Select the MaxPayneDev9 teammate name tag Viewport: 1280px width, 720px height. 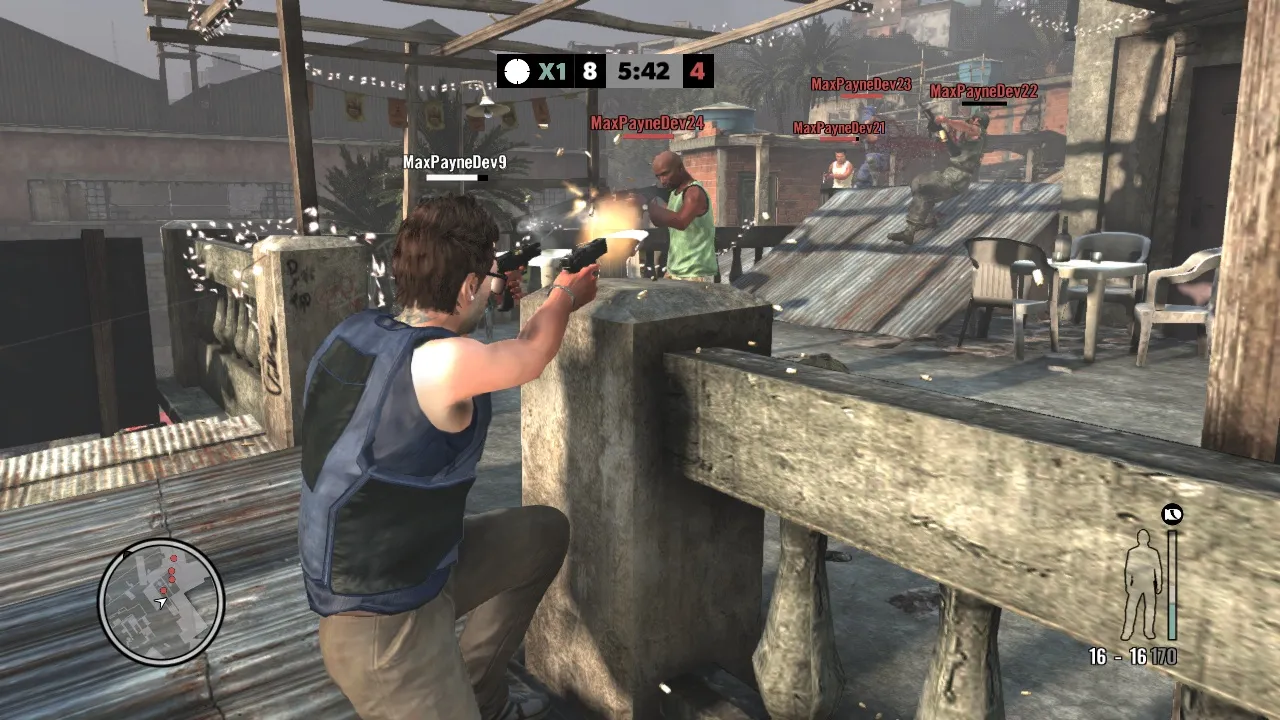point(455,162)
